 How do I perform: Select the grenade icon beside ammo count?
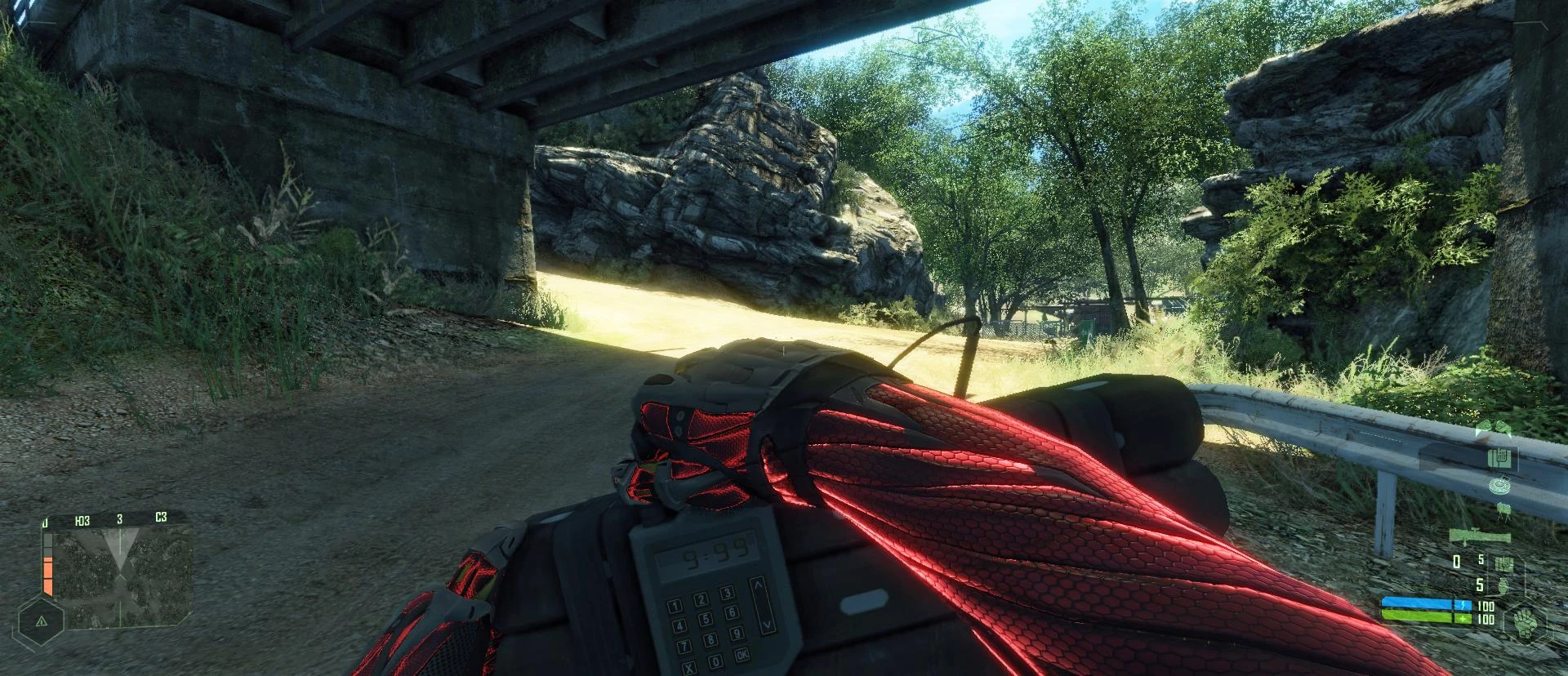[x=1503, y=588]
